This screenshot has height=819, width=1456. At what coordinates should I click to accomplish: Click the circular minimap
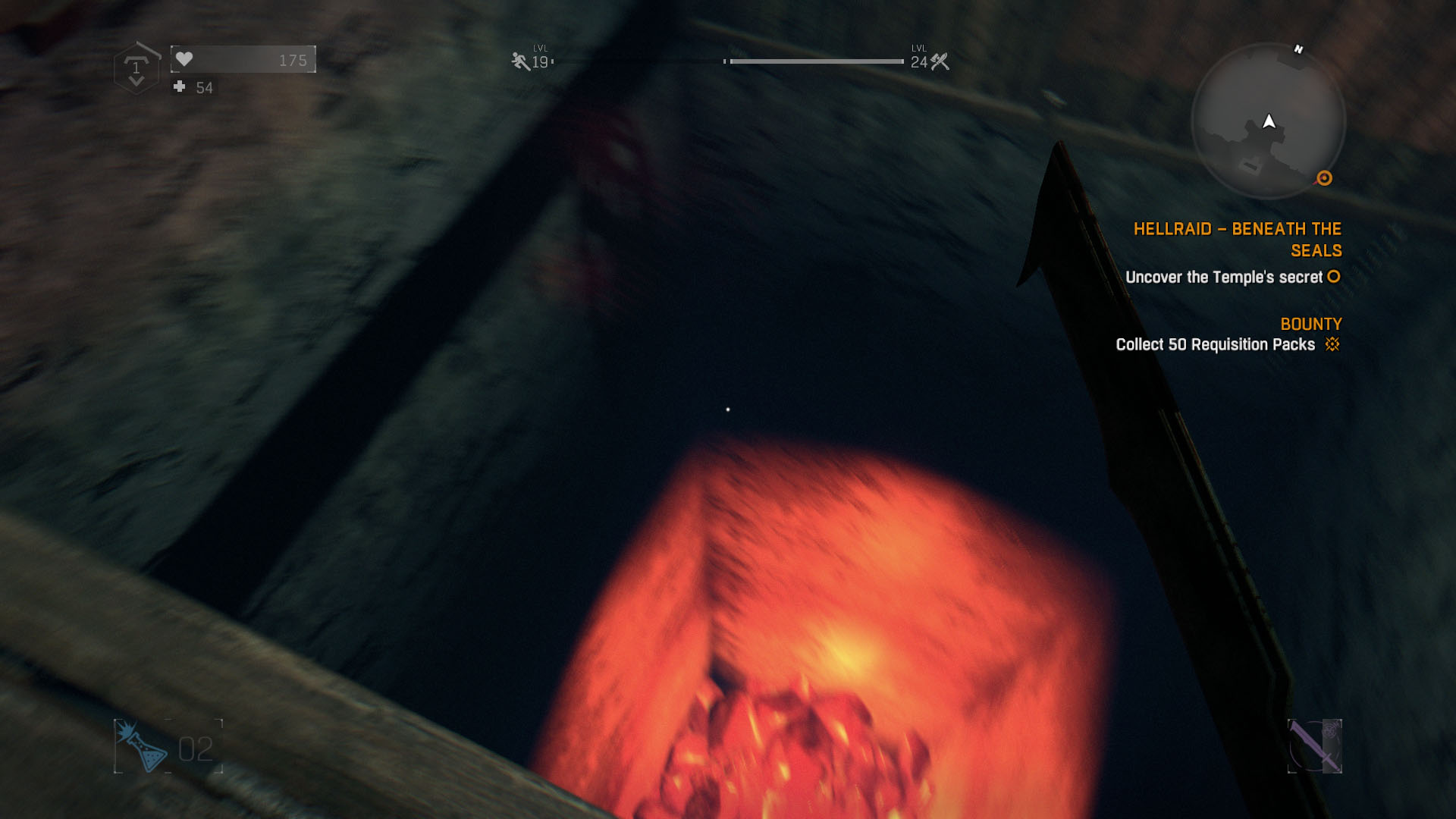coord(1268,121)
